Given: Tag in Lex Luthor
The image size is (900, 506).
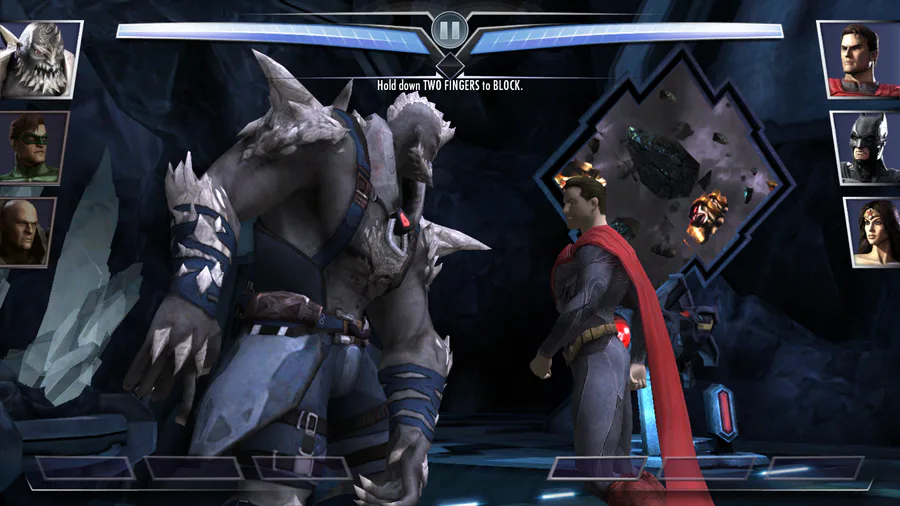Looking at the screenshot, I should [x=27, y=231].
